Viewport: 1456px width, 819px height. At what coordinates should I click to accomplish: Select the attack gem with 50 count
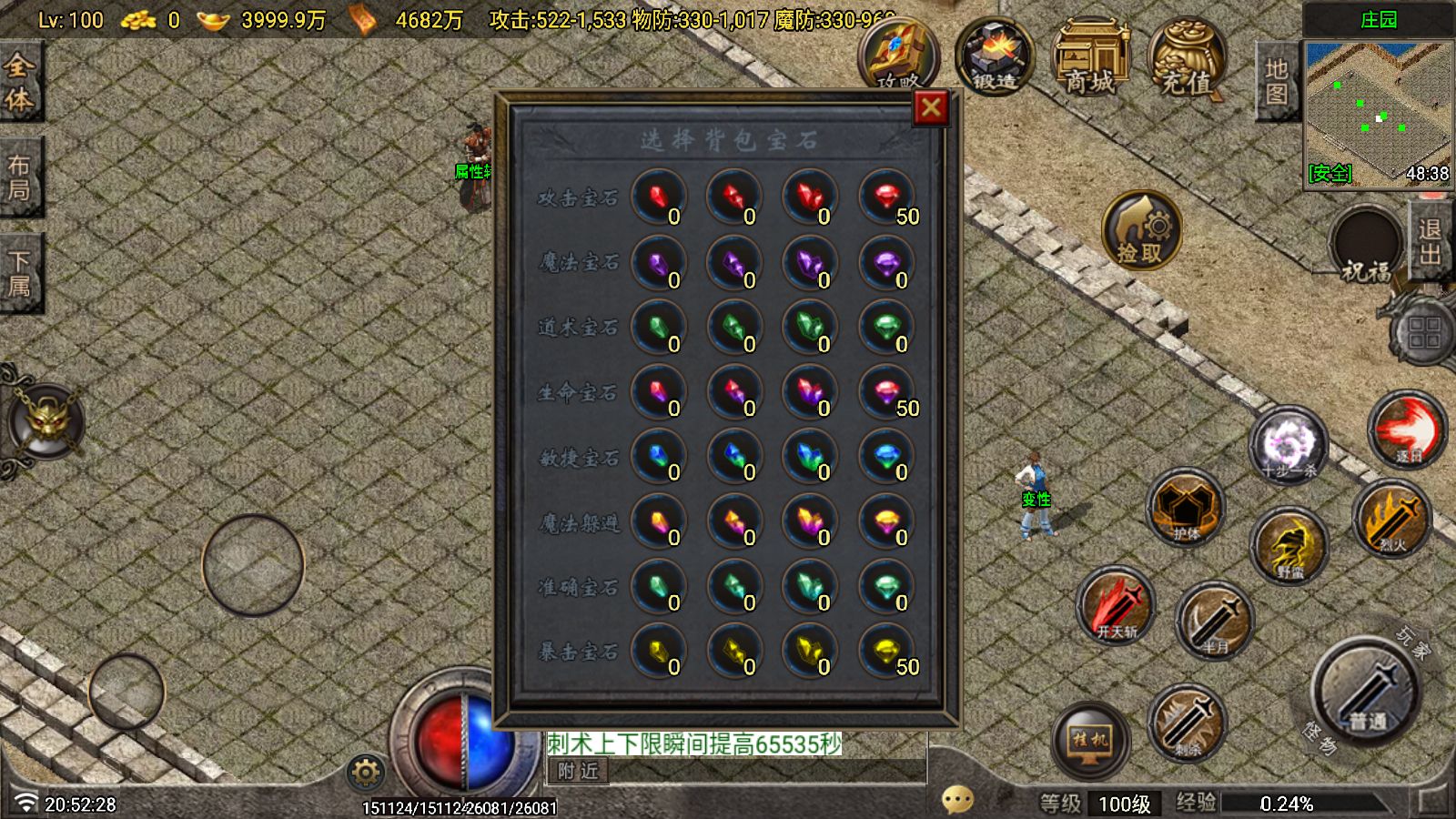[x=886, y=197]
